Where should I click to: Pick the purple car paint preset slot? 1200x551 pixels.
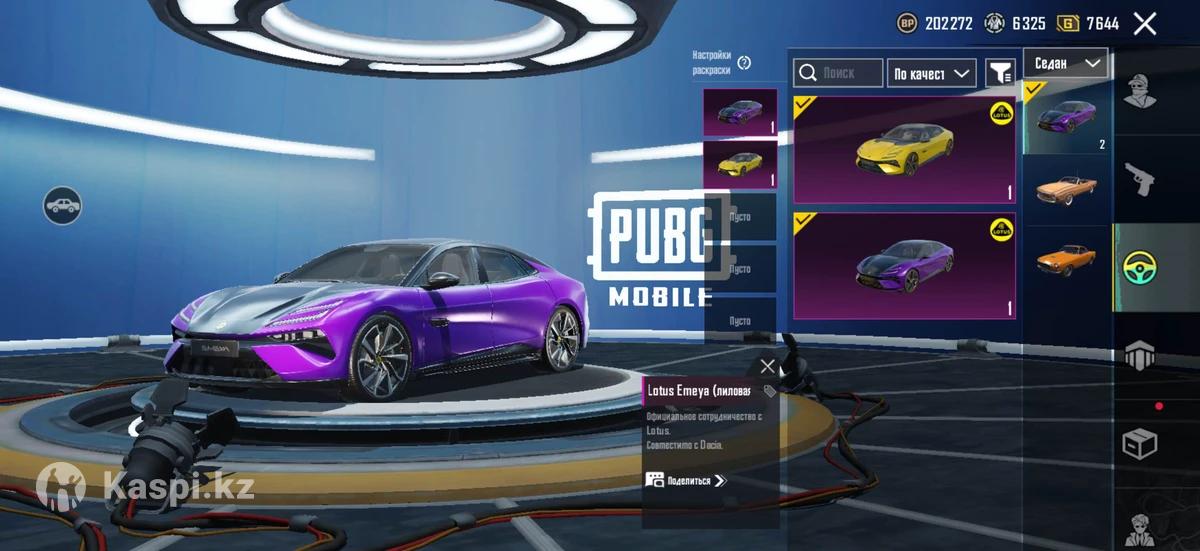tap(740, 112)
